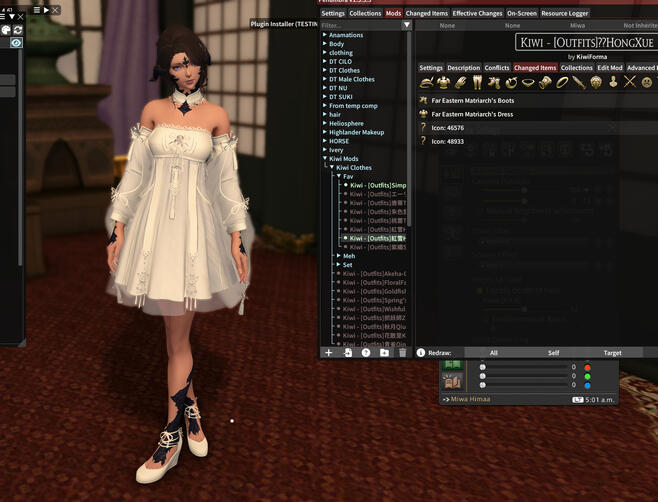Select Far Eastern Matriarch's Boots entry

click(x=473, y=100)
